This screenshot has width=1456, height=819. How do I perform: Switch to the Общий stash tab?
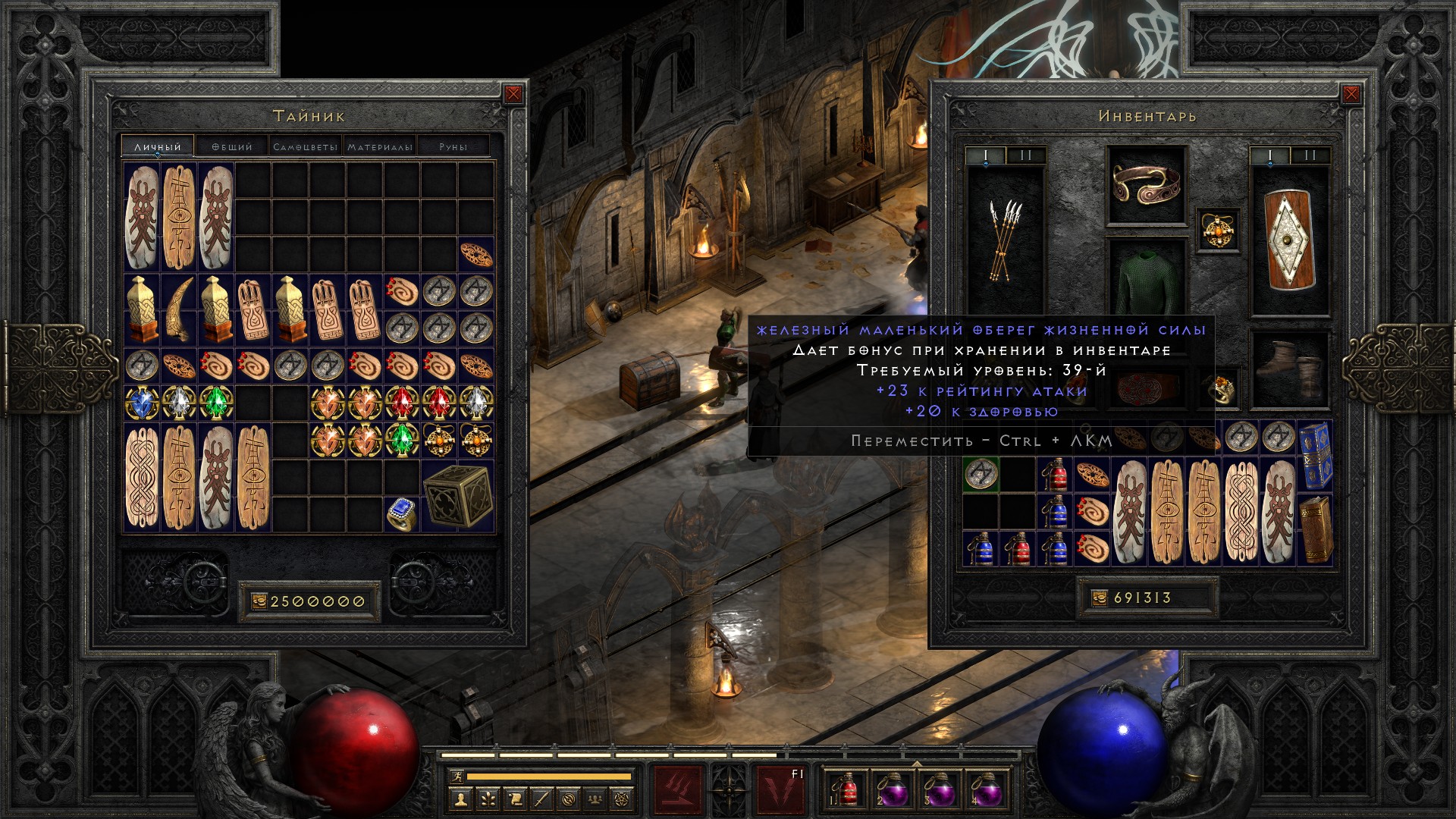[231, 146]
